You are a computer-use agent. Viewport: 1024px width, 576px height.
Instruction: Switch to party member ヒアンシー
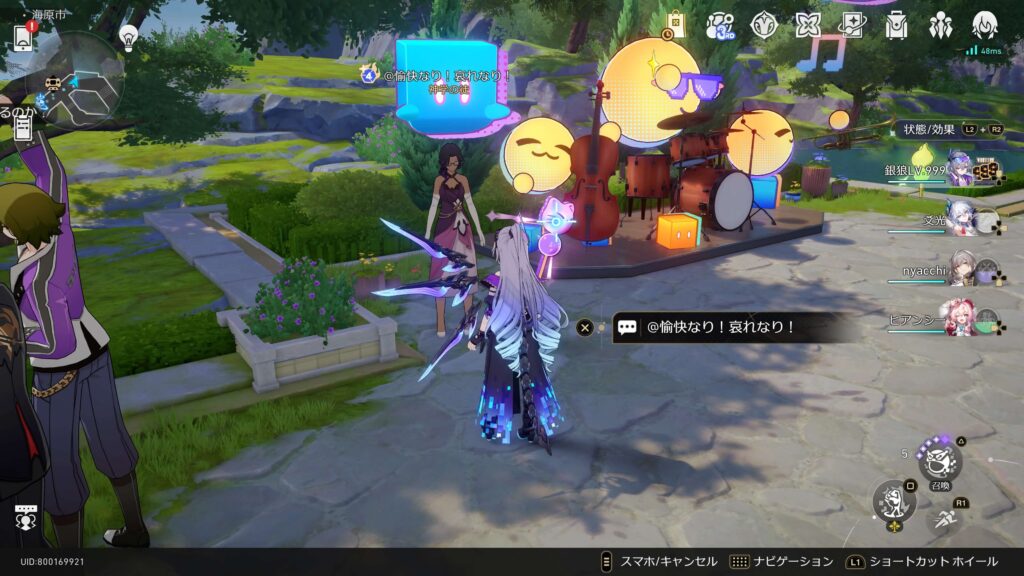[x=960, y=318]
